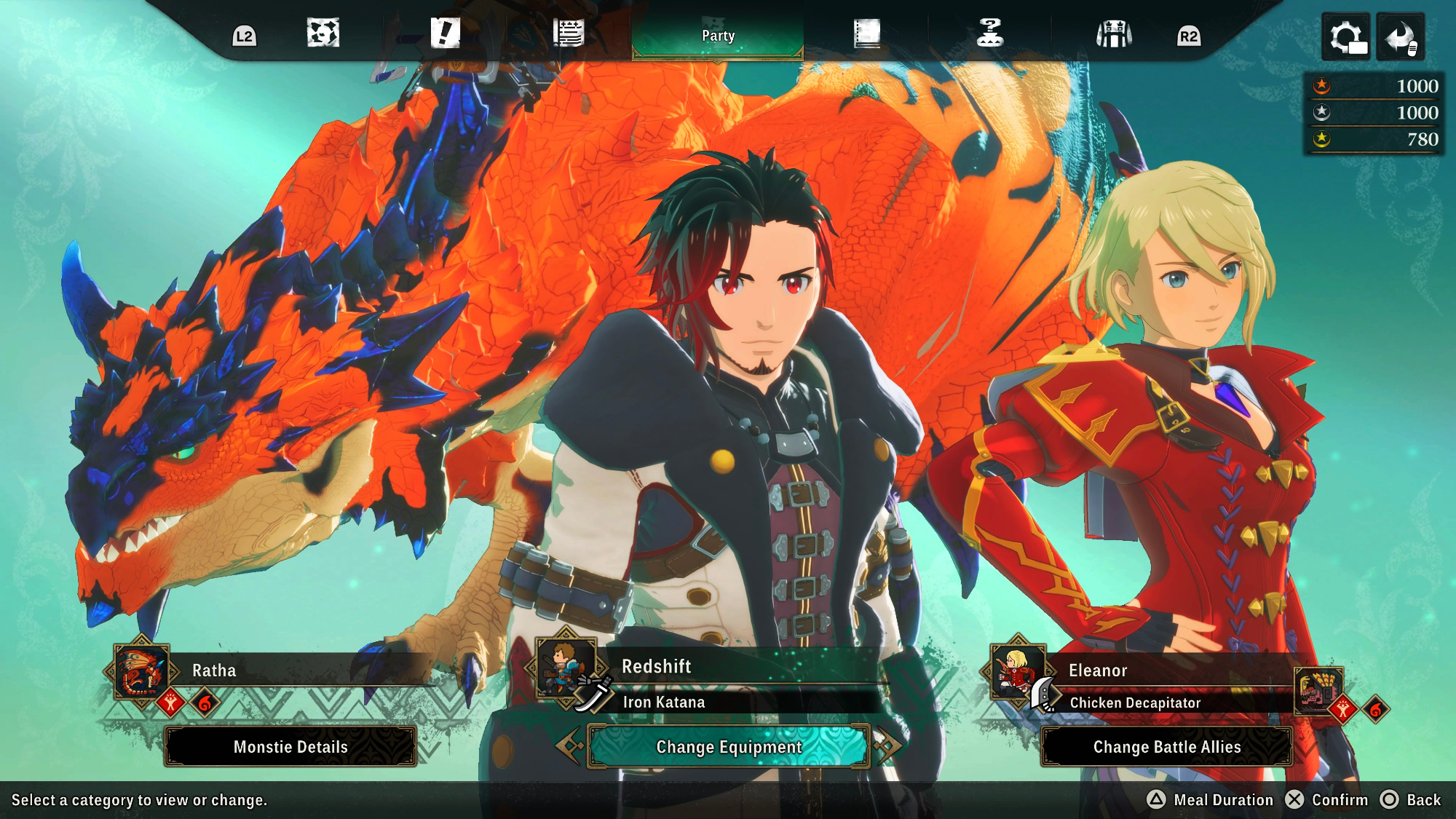The width and height of the screenshot is (1456, 819).
Task: Switch to the exclamation mark quest tab
Action: pyautogui.click(x=445, y=33)
